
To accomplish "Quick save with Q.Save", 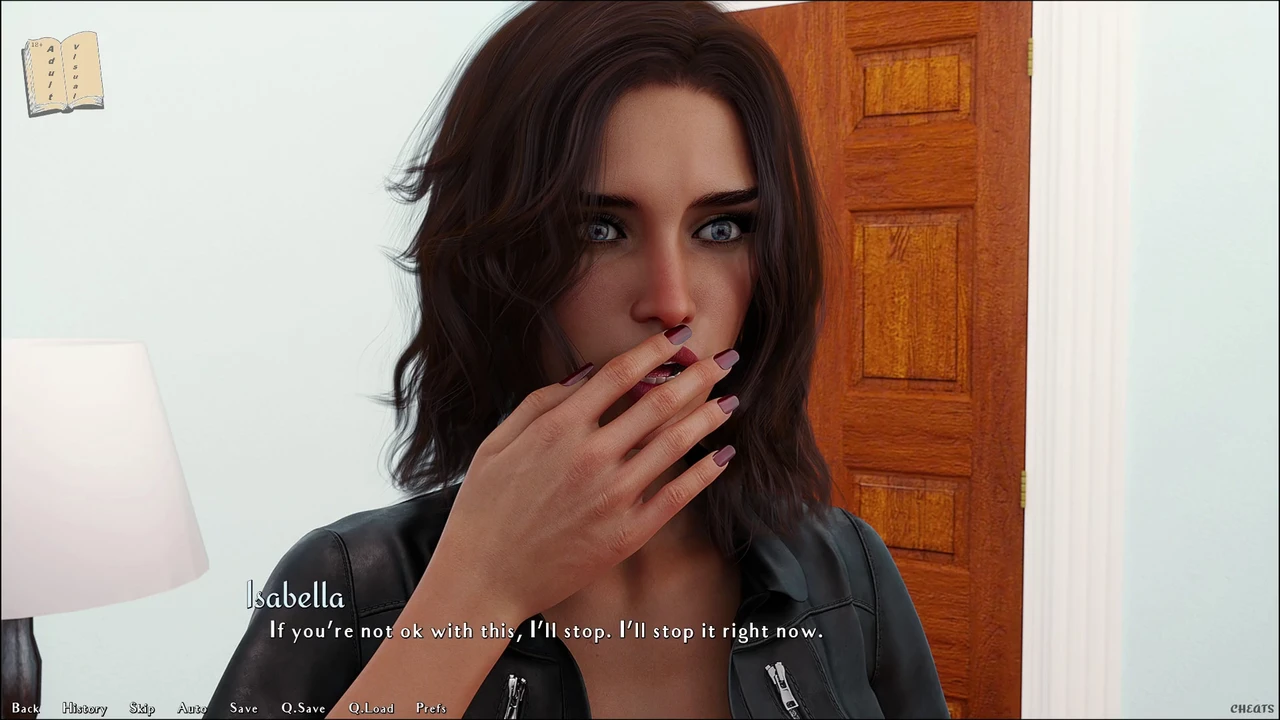I will 303,708.
